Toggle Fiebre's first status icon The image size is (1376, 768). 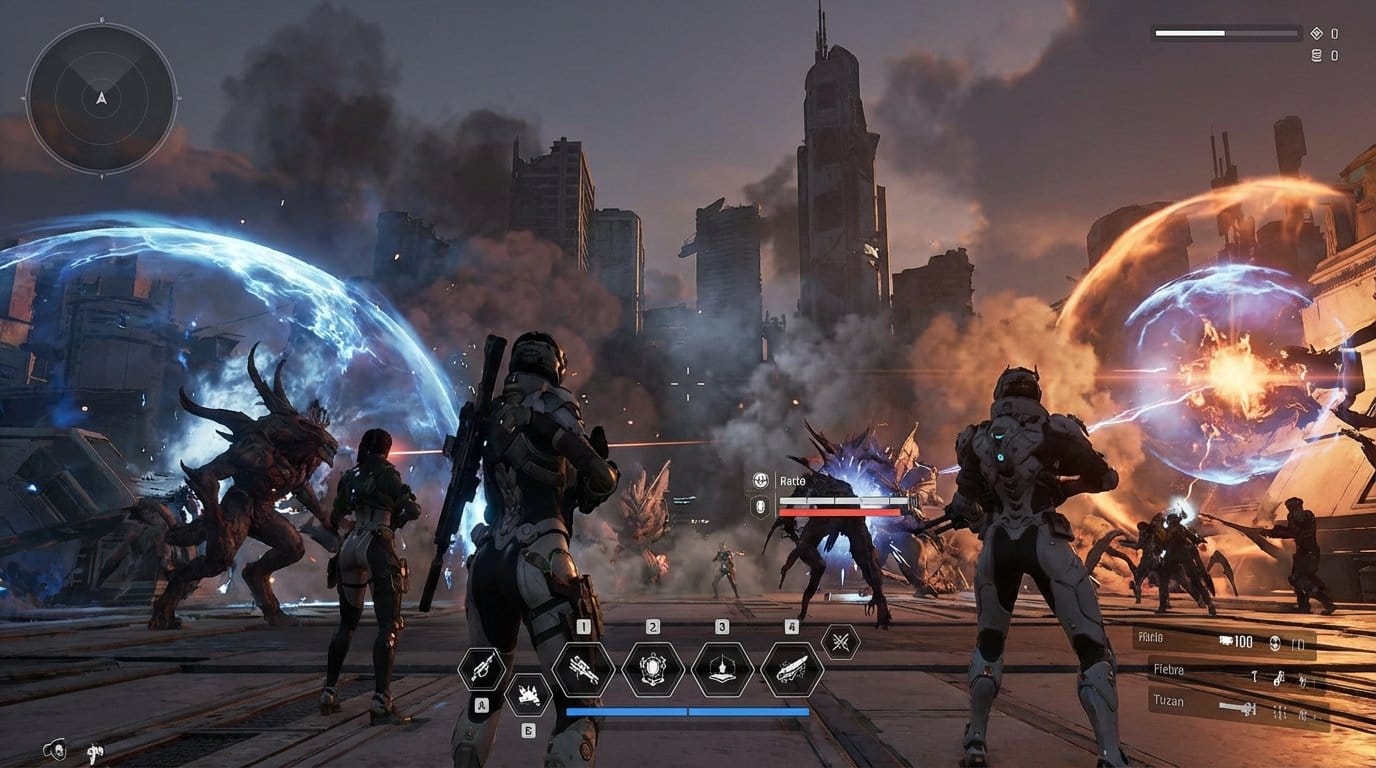[1253, 678]
